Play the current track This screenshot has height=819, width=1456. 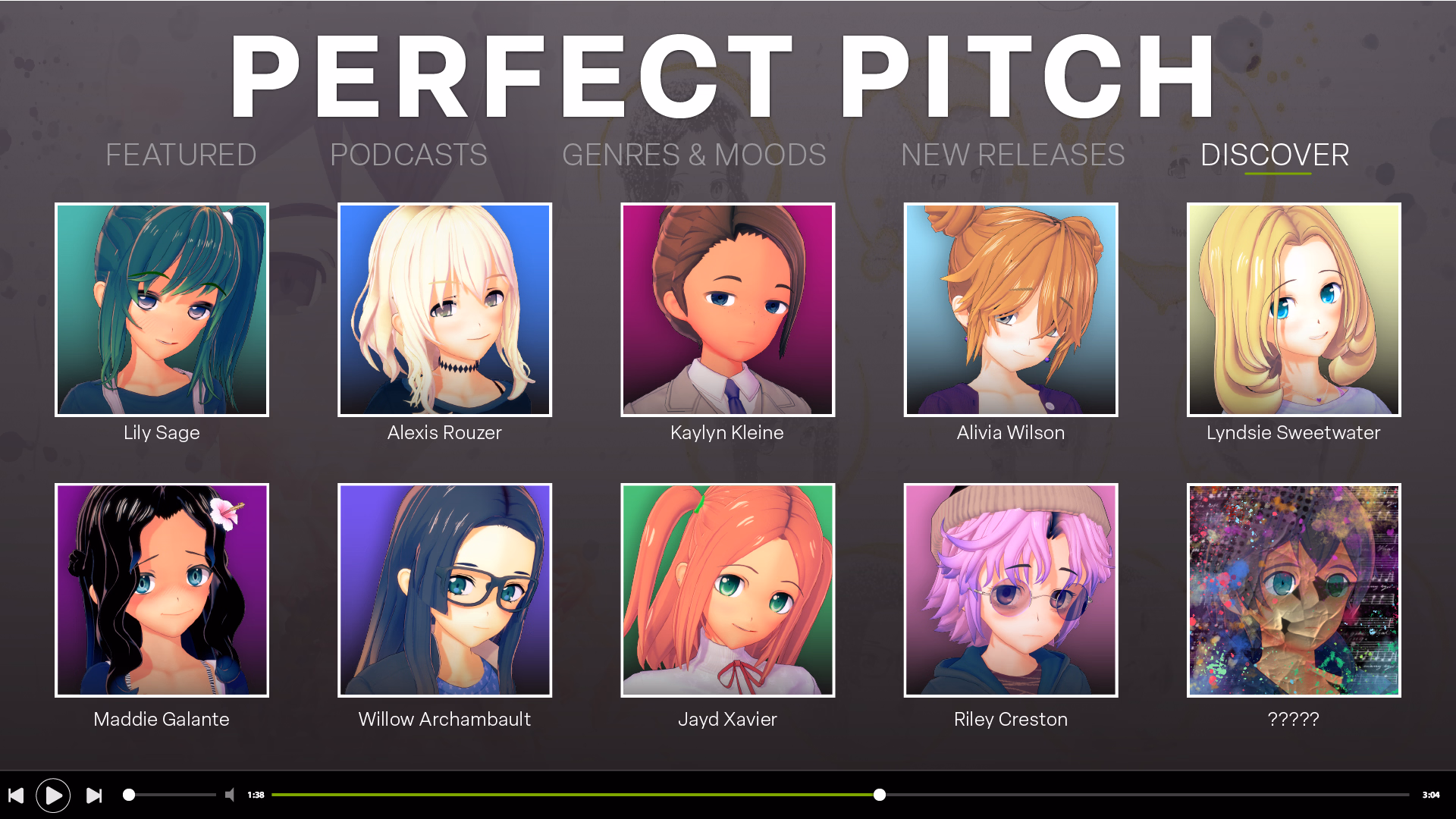pyautogui.click(x=53, y=795)
